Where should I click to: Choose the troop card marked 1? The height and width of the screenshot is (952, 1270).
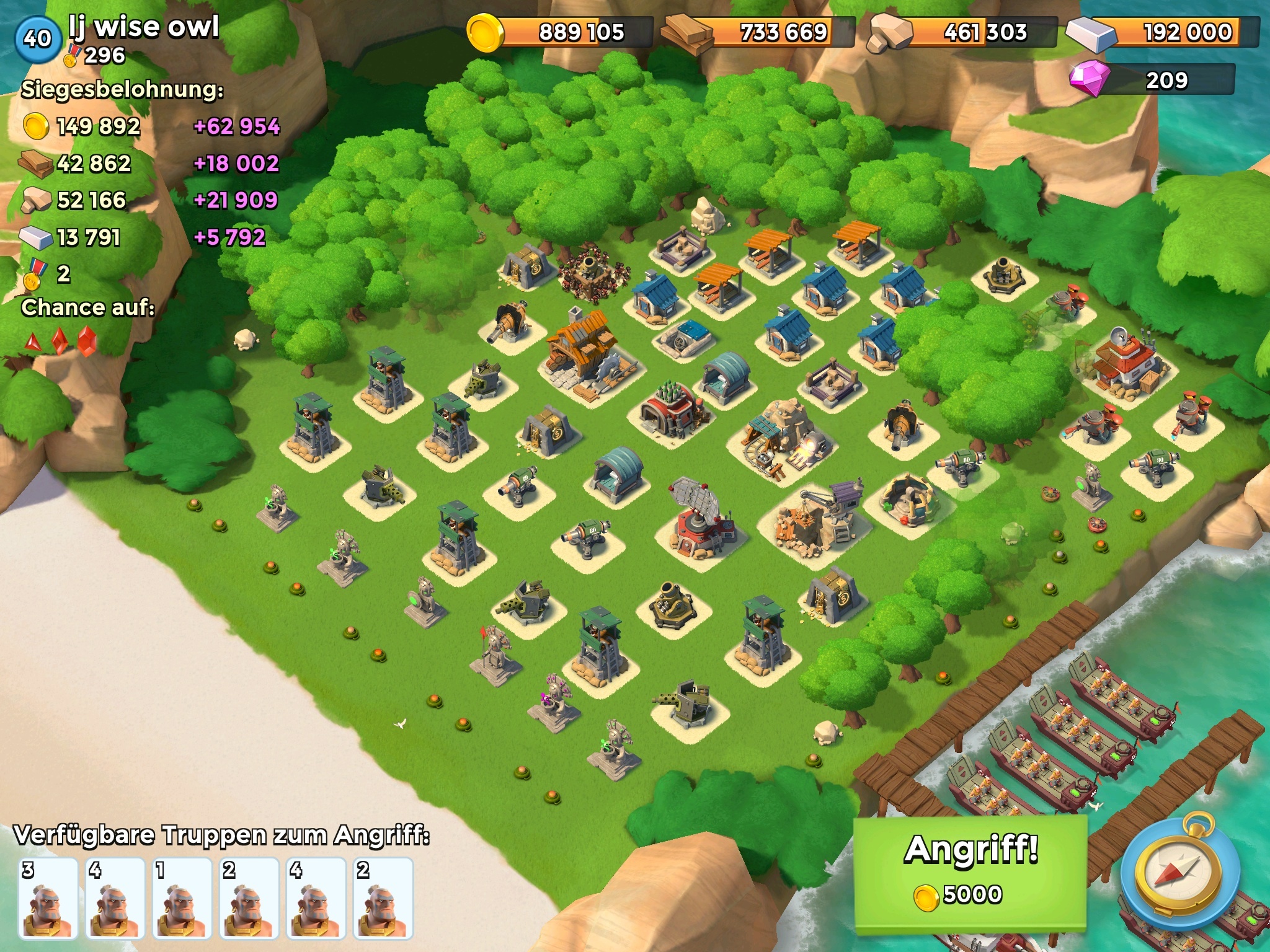182,897
